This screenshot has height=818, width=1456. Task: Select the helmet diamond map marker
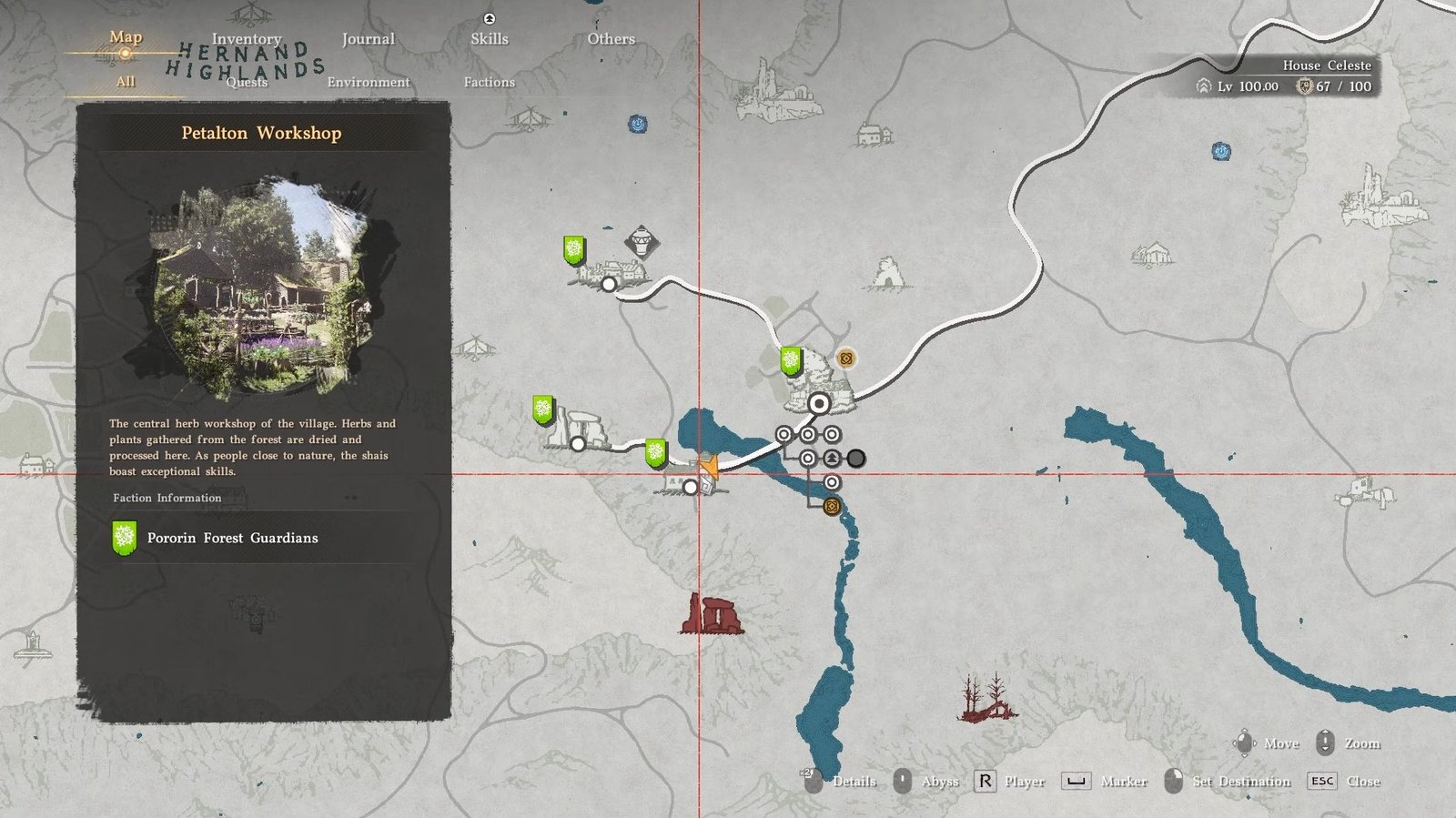click(642, 243)
